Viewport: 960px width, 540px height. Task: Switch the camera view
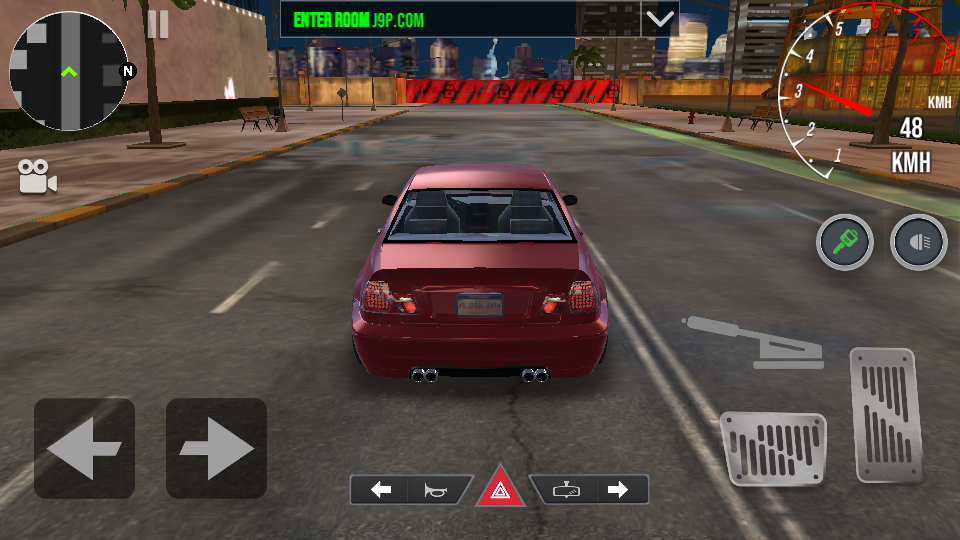[37, 177]
